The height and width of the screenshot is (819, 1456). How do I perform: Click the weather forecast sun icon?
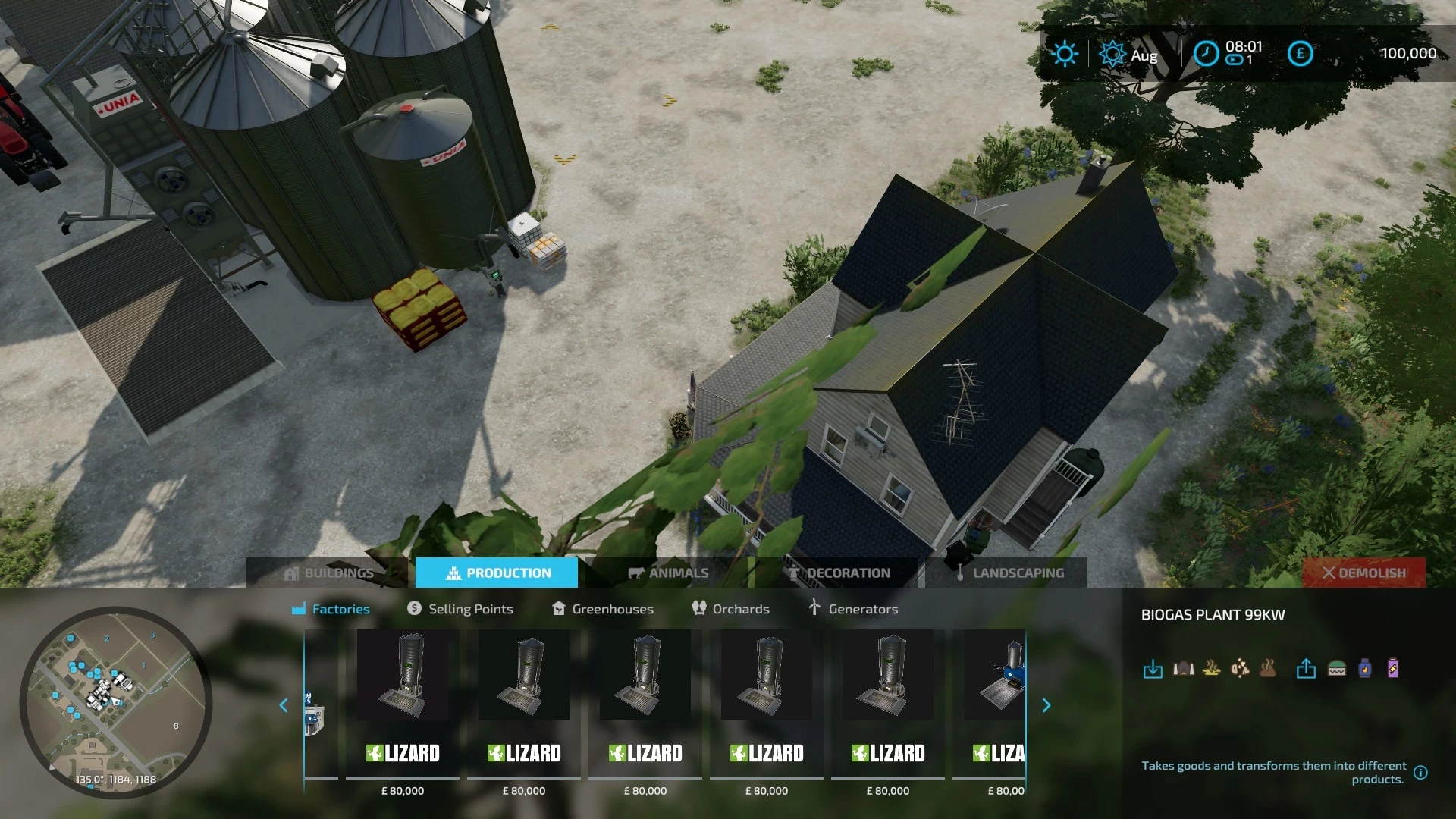pyautogui.click(x=1065, y=54)
